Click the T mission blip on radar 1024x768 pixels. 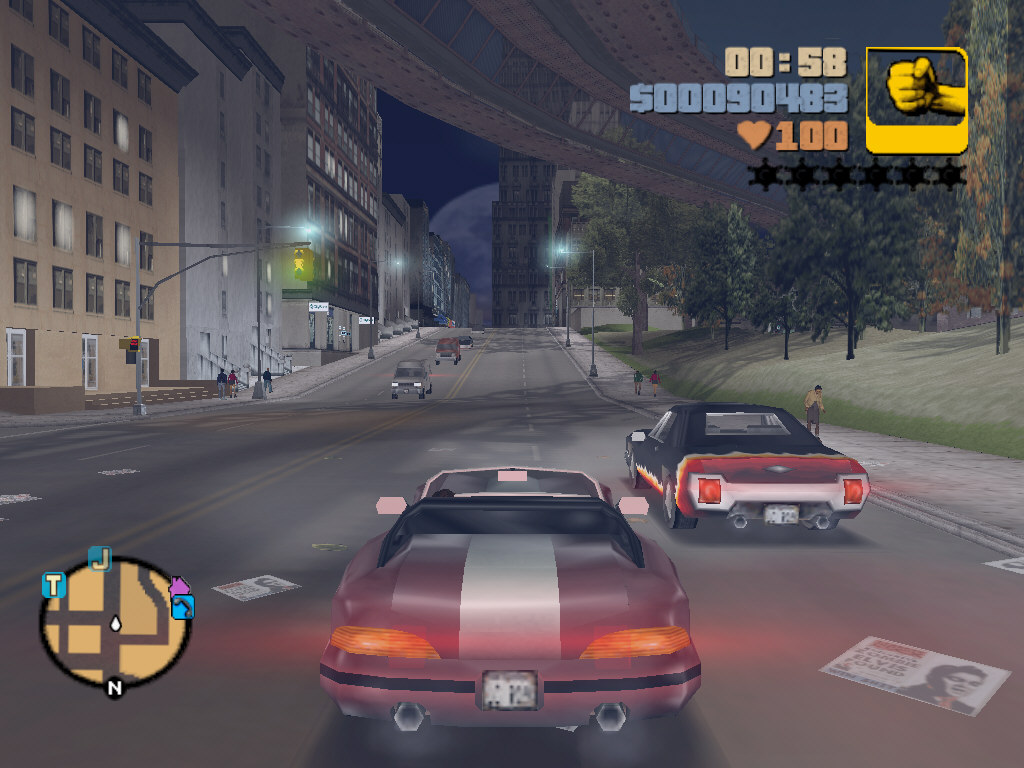pos(53,585)
